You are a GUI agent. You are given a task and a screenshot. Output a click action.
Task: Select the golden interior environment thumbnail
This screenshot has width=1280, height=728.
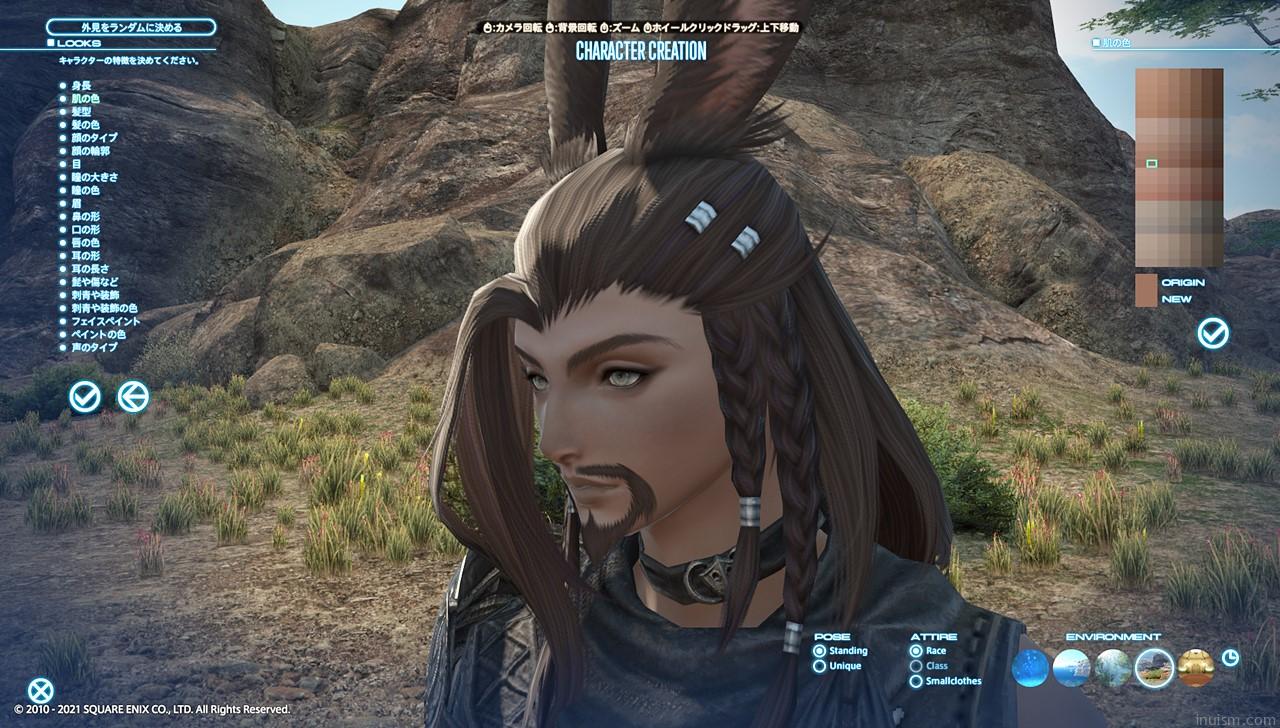[1196, 668]
